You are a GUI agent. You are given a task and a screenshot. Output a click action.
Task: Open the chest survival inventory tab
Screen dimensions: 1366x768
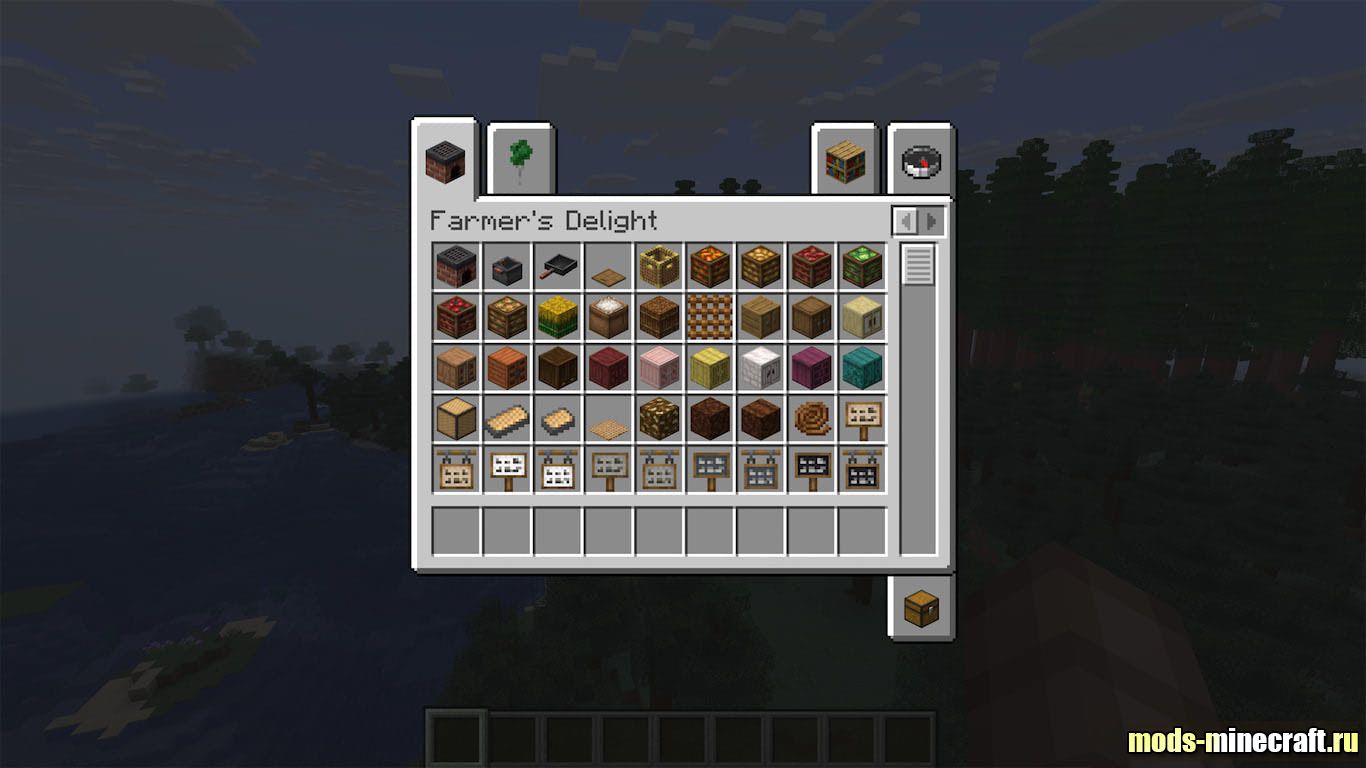[x=921, y=607]
